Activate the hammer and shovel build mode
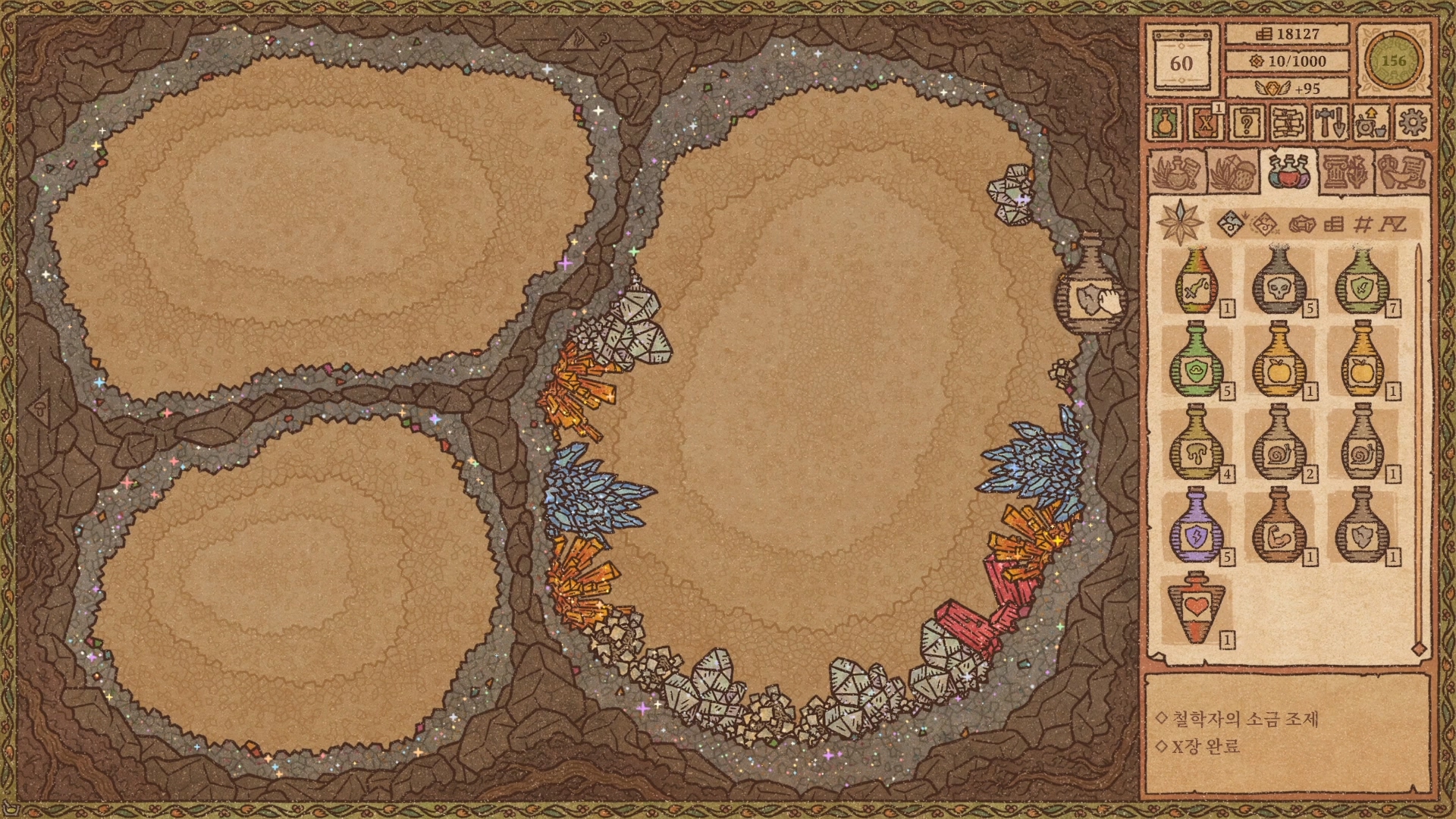Screen dimensions: 1456x819 point(1329,122)
